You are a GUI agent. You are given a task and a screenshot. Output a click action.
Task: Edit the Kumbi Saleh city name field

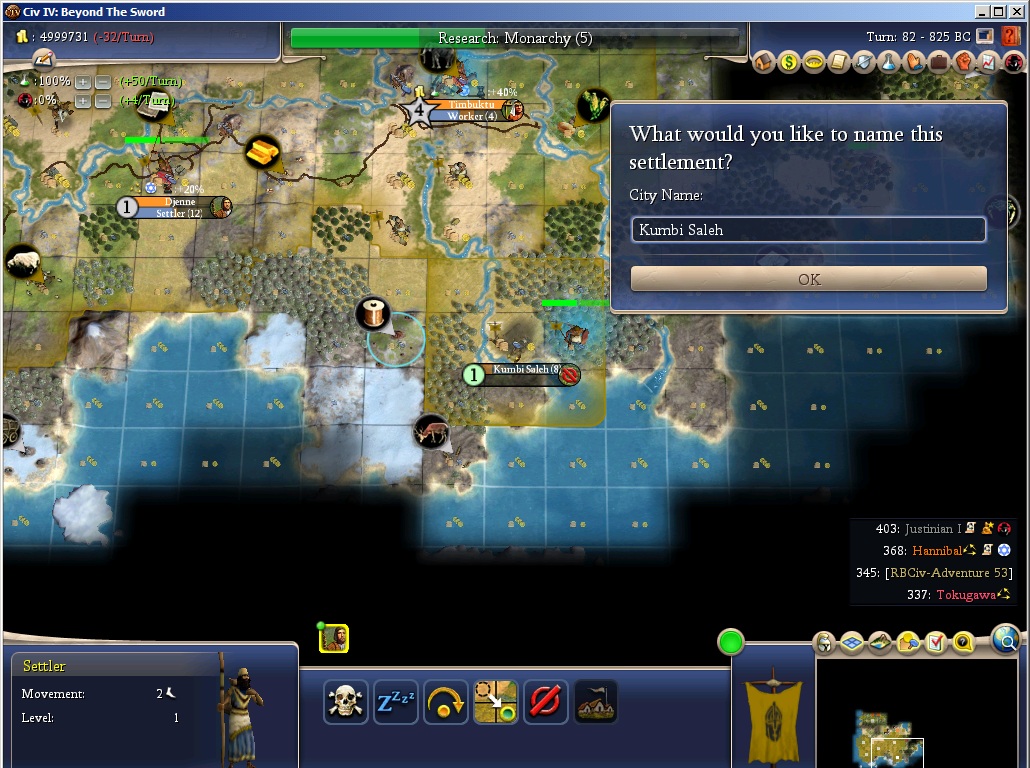(x=808, y=230)
